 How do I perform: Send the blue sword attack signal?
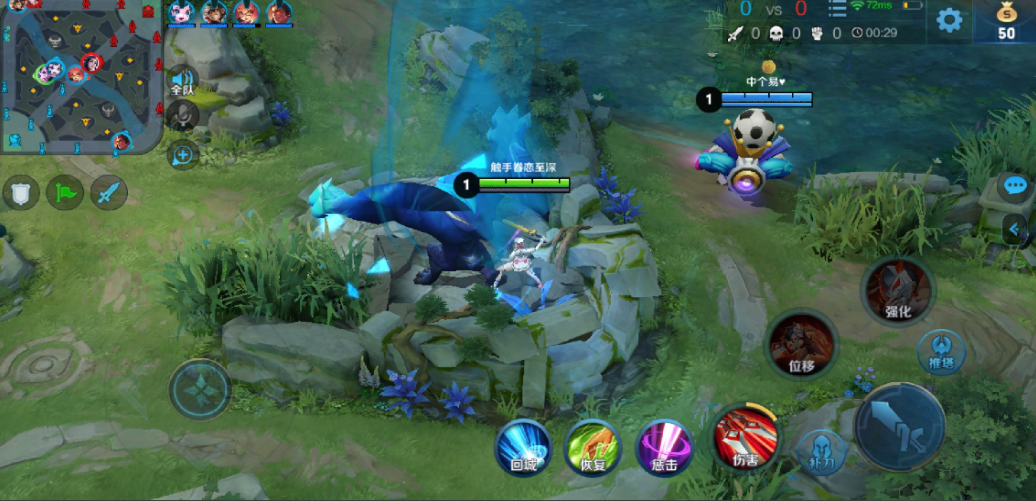point(109,191)
